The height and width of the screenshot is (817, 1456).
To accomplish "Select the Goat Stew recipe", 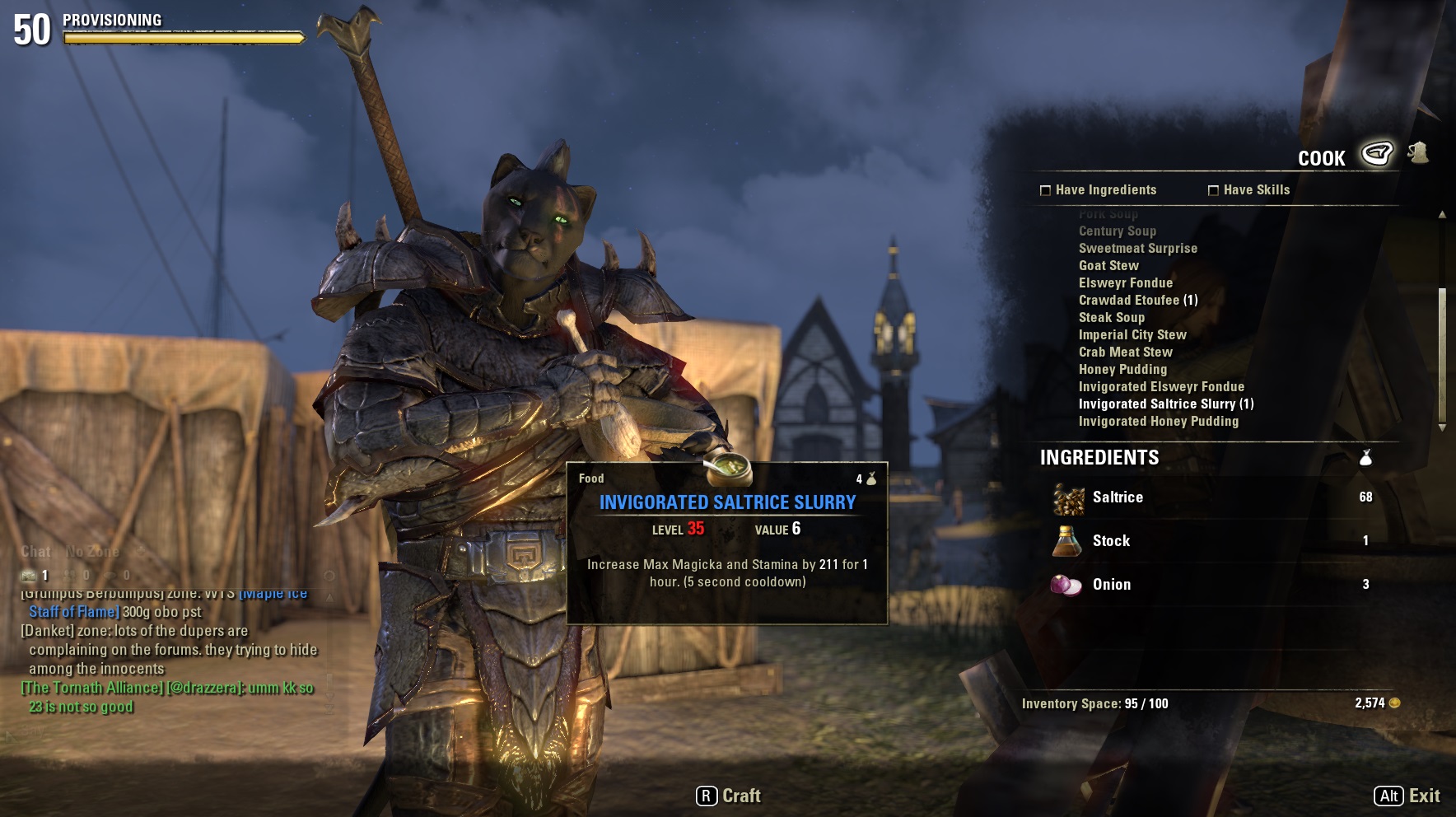I will 1108,266.
